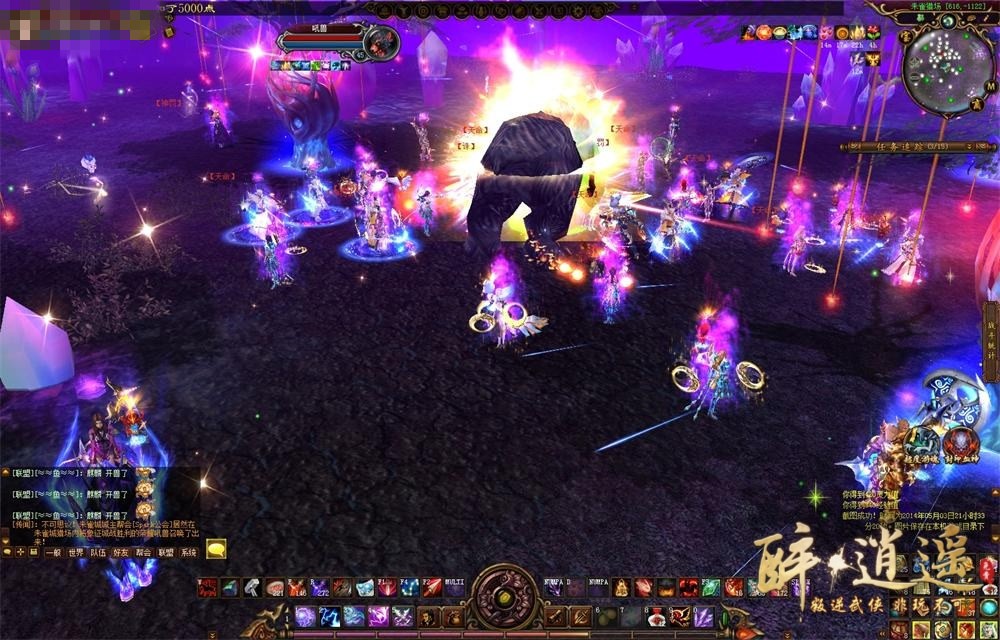This screenshot has height=640, width=1000.
Task: Select the 好友 chat tab
Action: coord(121,551)
